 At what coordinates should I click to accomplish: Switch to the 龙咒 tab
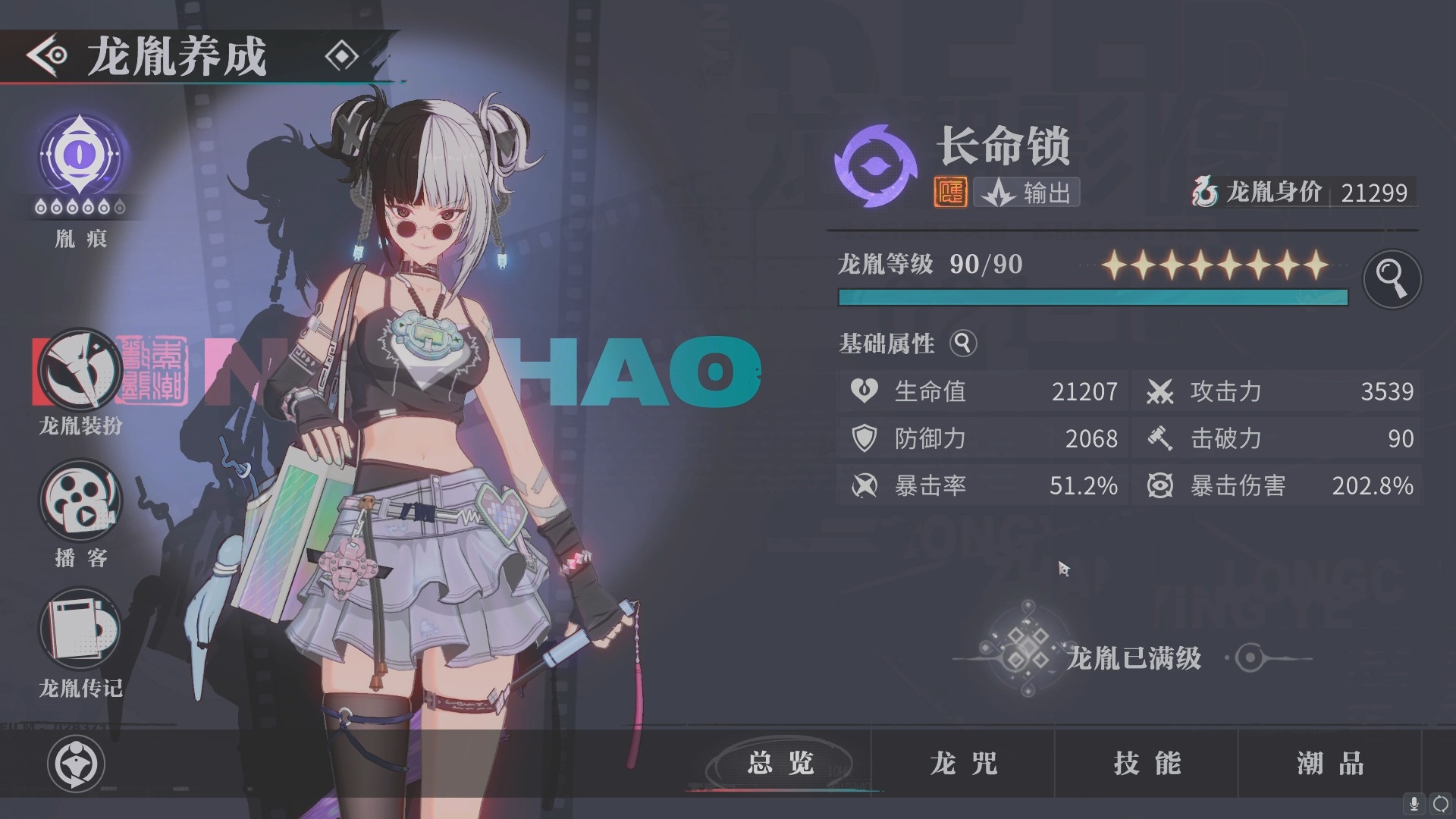click(x=964, y=764)
